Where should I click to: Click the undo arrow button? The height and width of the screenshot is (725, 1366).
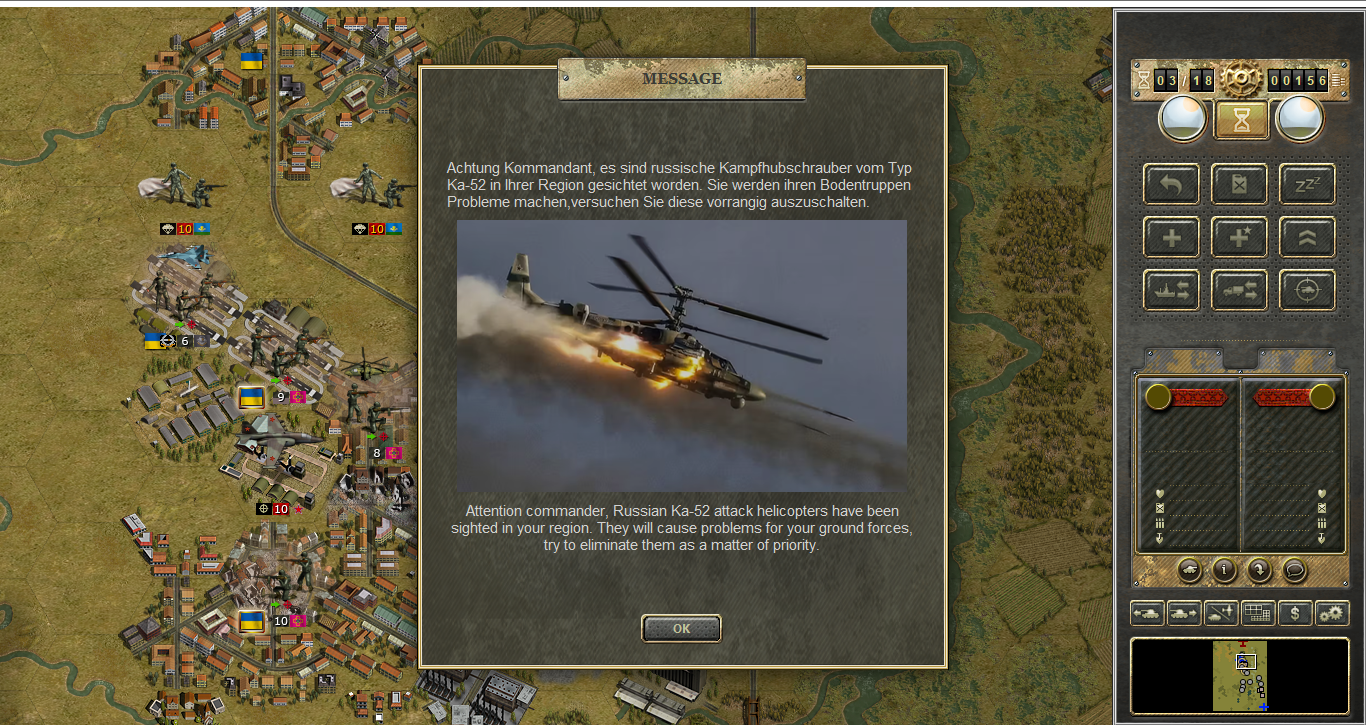[1172, 184]
